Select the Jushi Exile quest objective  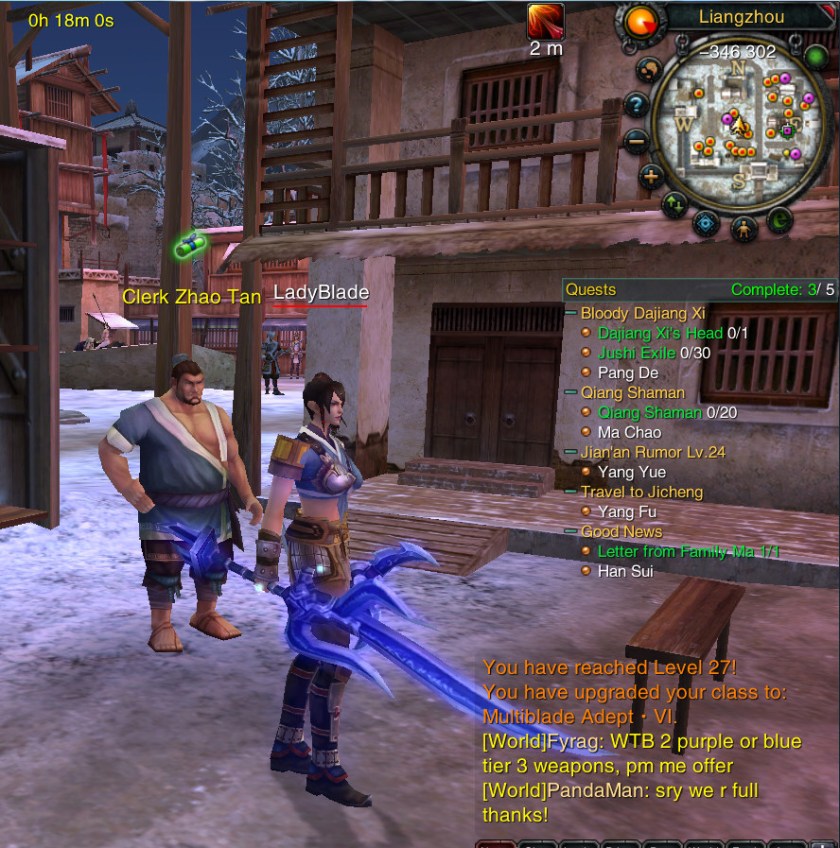634,353
